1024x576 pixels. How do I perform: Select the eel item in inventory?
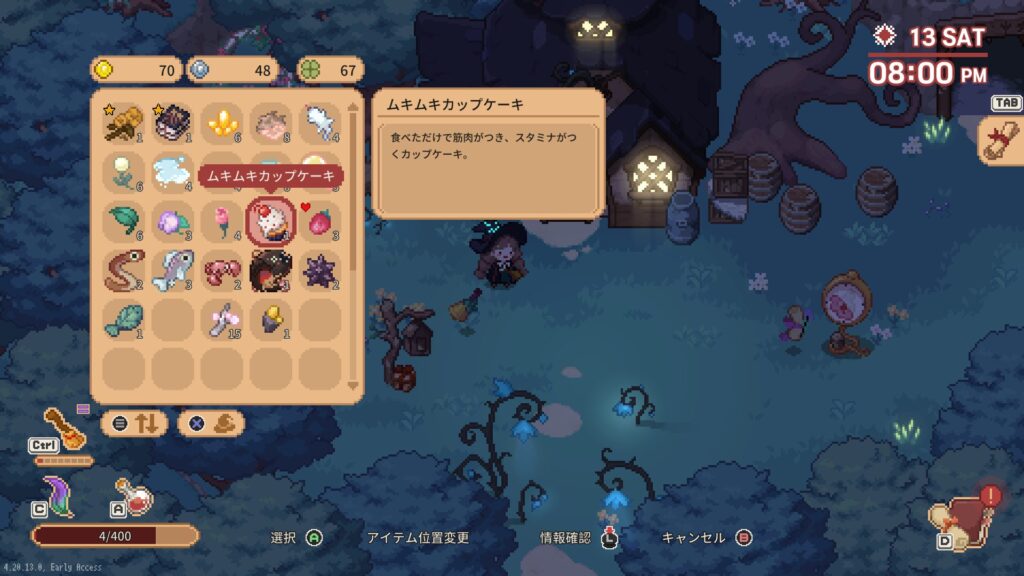[x=124, y=270]
